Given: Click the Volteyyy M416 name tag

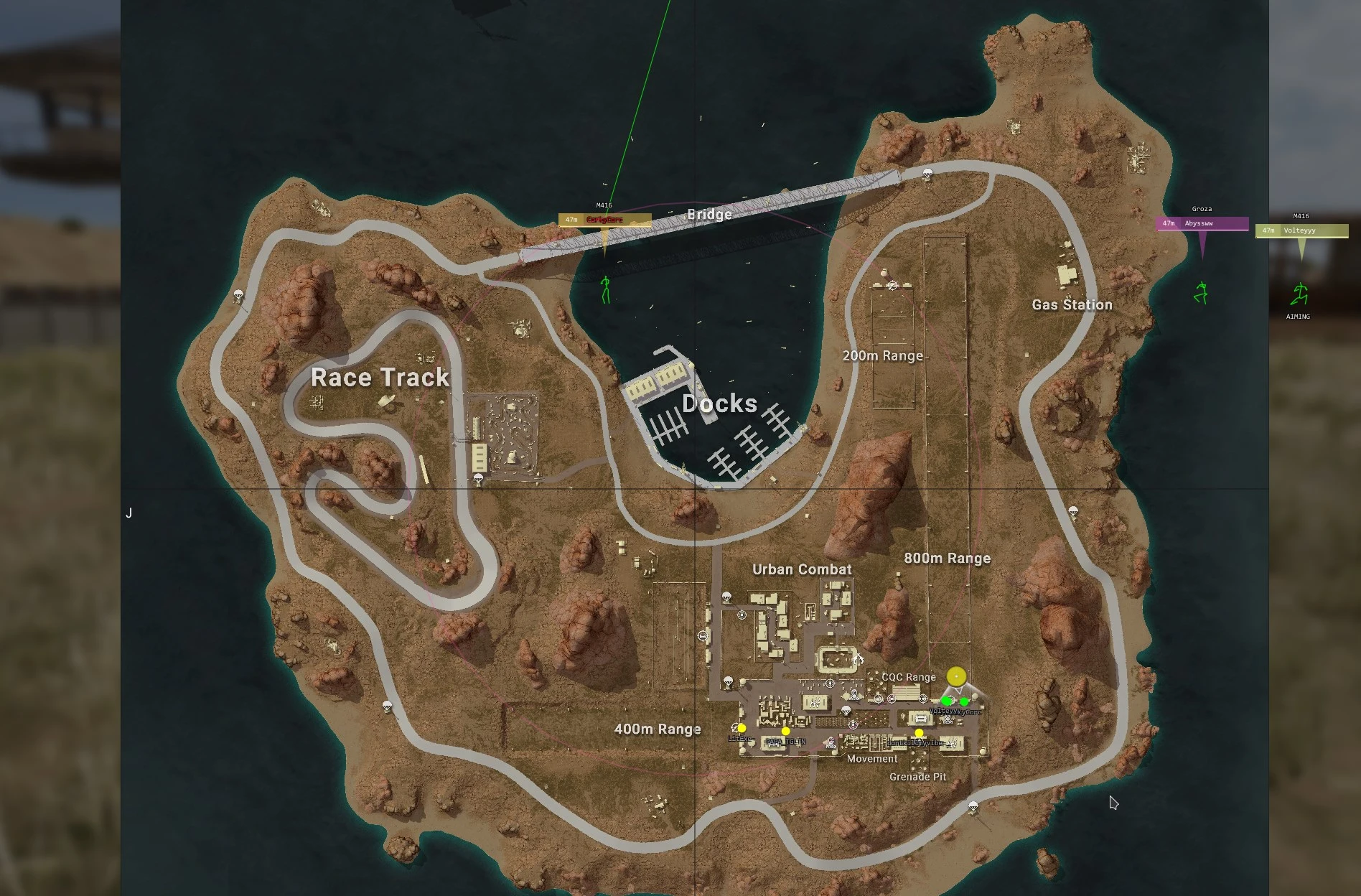Looking at the screenshot, I should pos(1301,230).
